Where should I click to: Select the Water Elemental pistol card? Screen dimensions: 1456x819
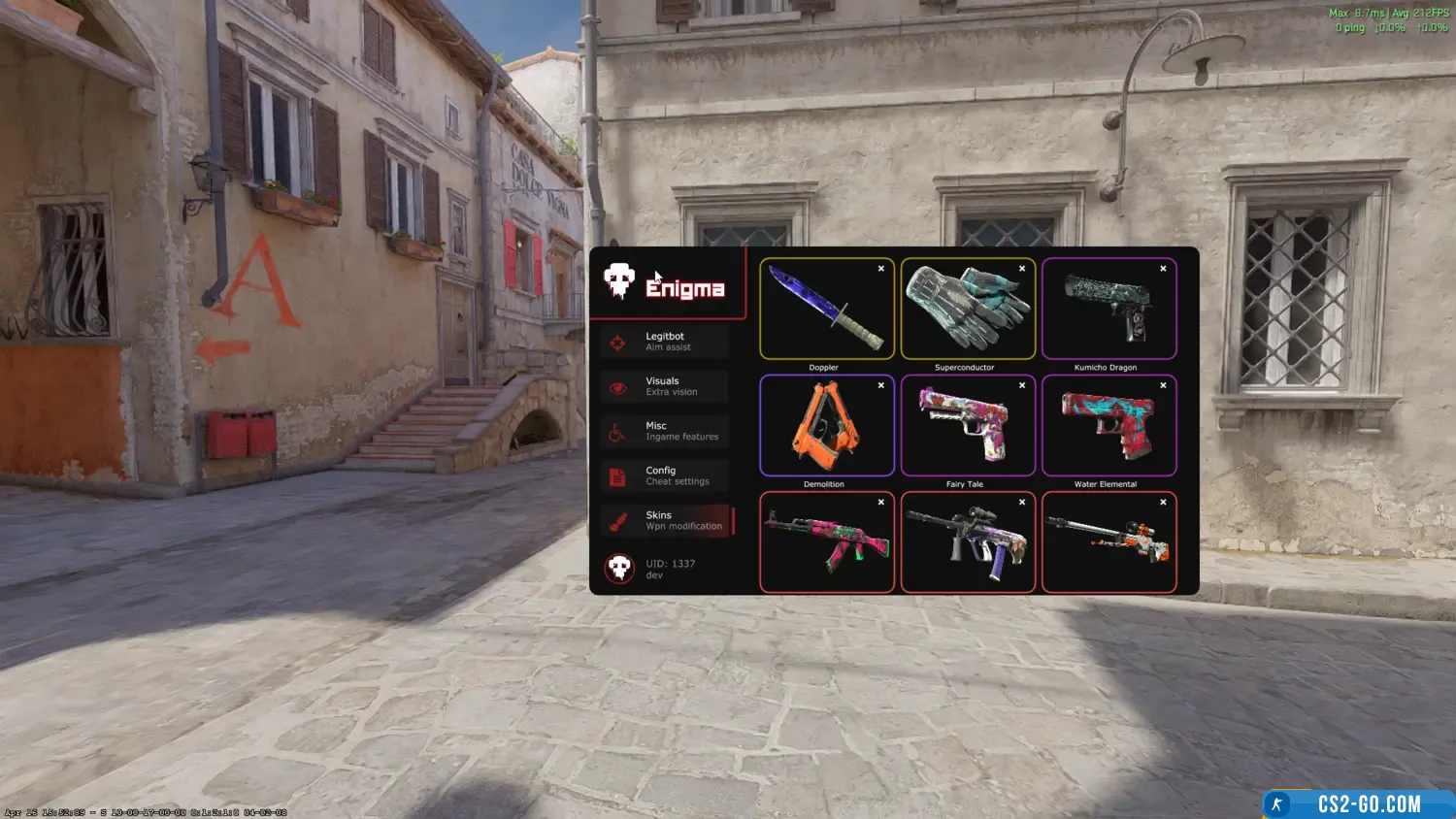[1109, 425]
